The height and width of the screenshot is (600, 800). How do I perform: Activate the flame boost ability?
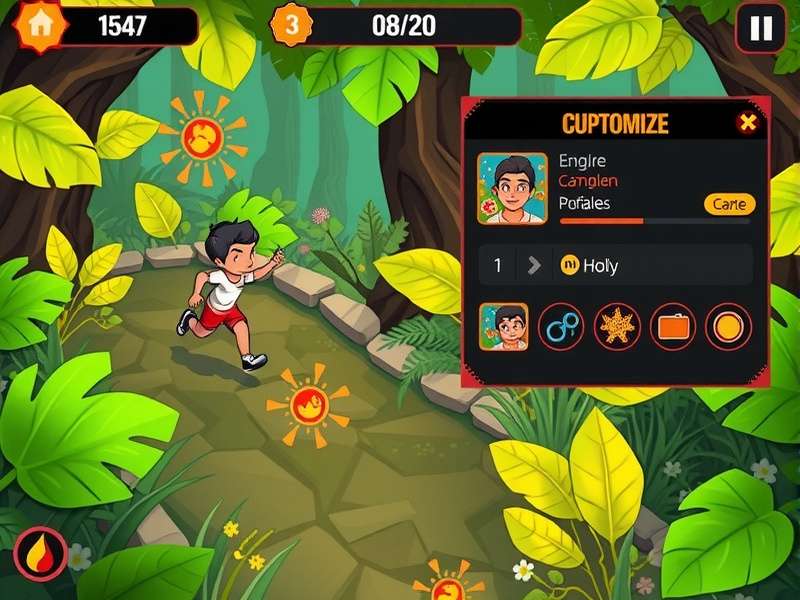pyautogui.click(x=40, y=553)
